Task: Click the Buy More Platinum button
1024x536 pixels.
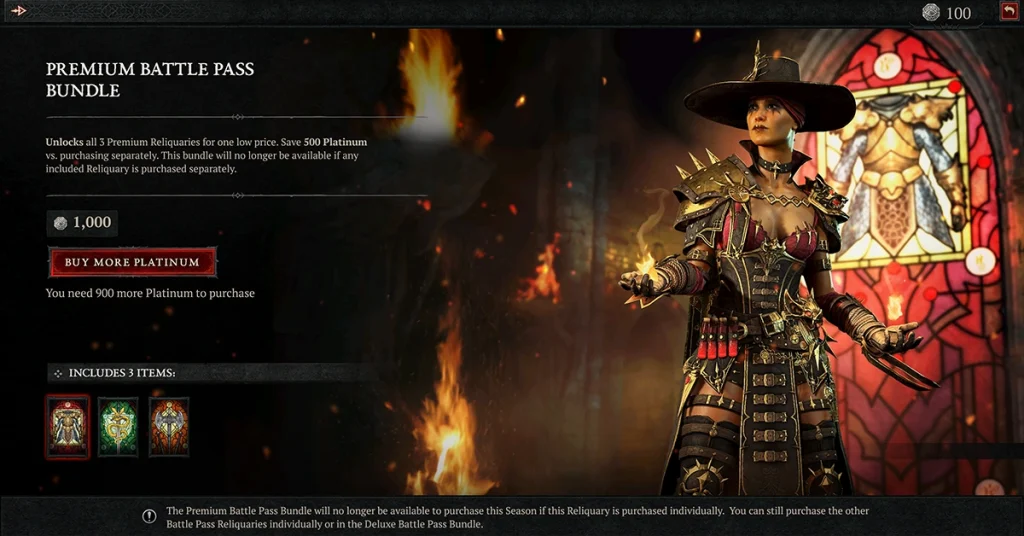Action: (x=132, y=262)
